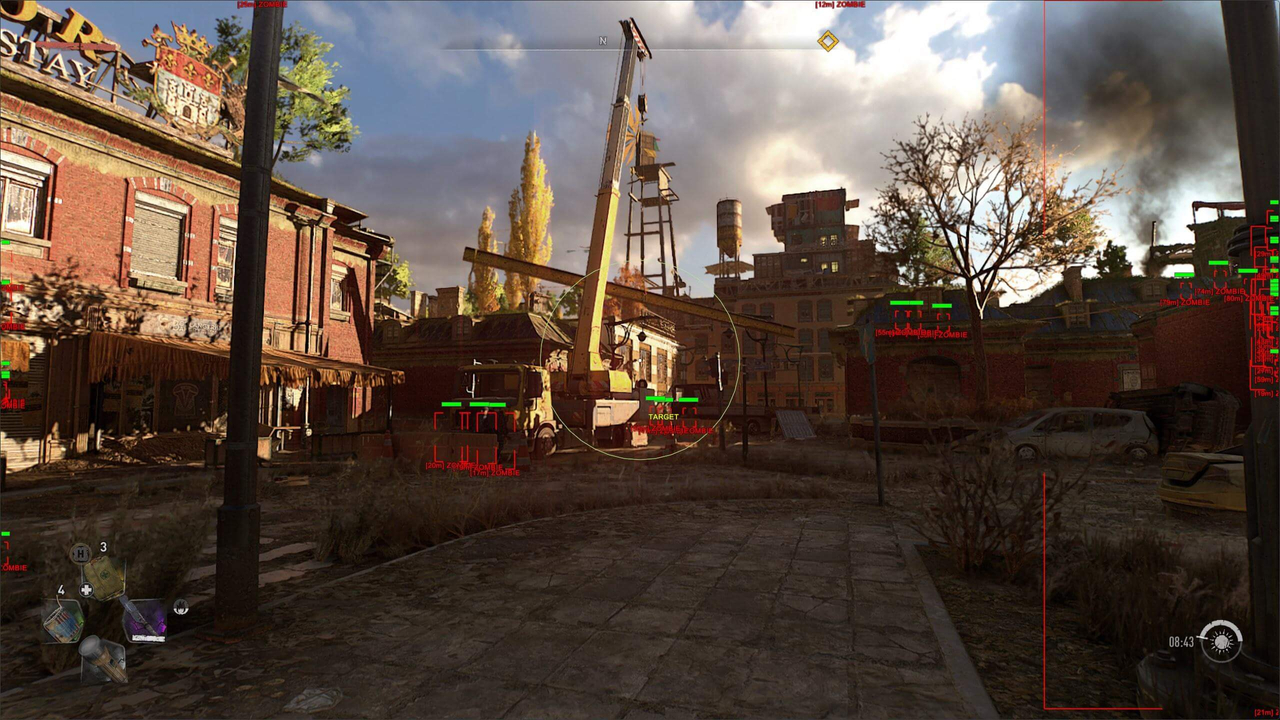The width and height of the screenshot is (1280, 720).
Task: Activate the flashlight slot
Action: tap(103, 659)
